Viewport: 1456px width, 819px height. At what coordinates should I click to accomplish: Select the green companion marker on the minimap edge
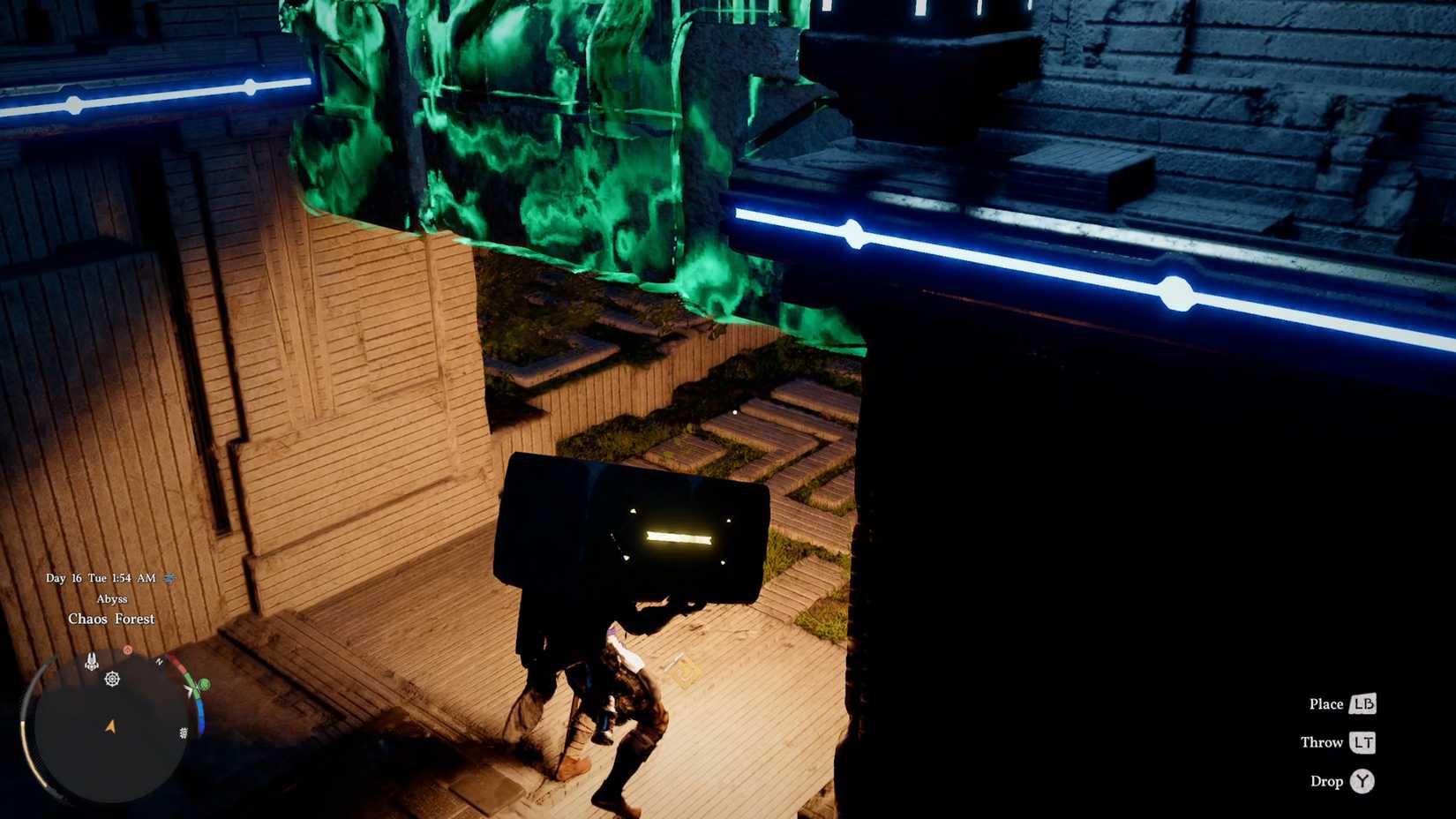(x=203, y=684)
